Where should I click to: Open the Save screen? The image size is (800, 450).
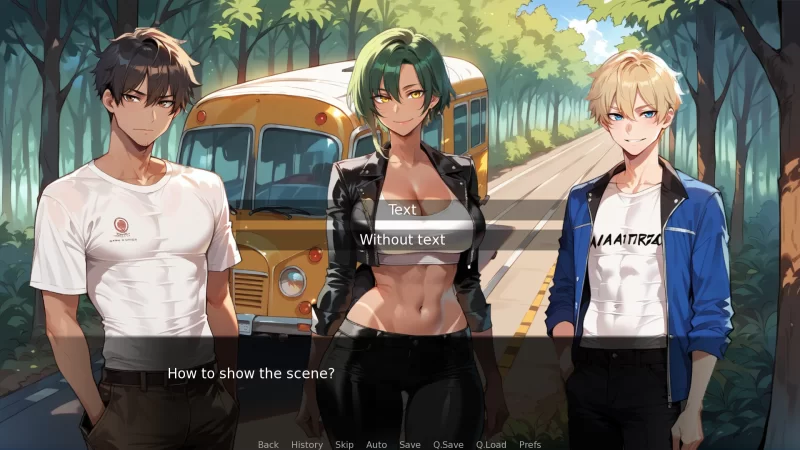[409, 444]
